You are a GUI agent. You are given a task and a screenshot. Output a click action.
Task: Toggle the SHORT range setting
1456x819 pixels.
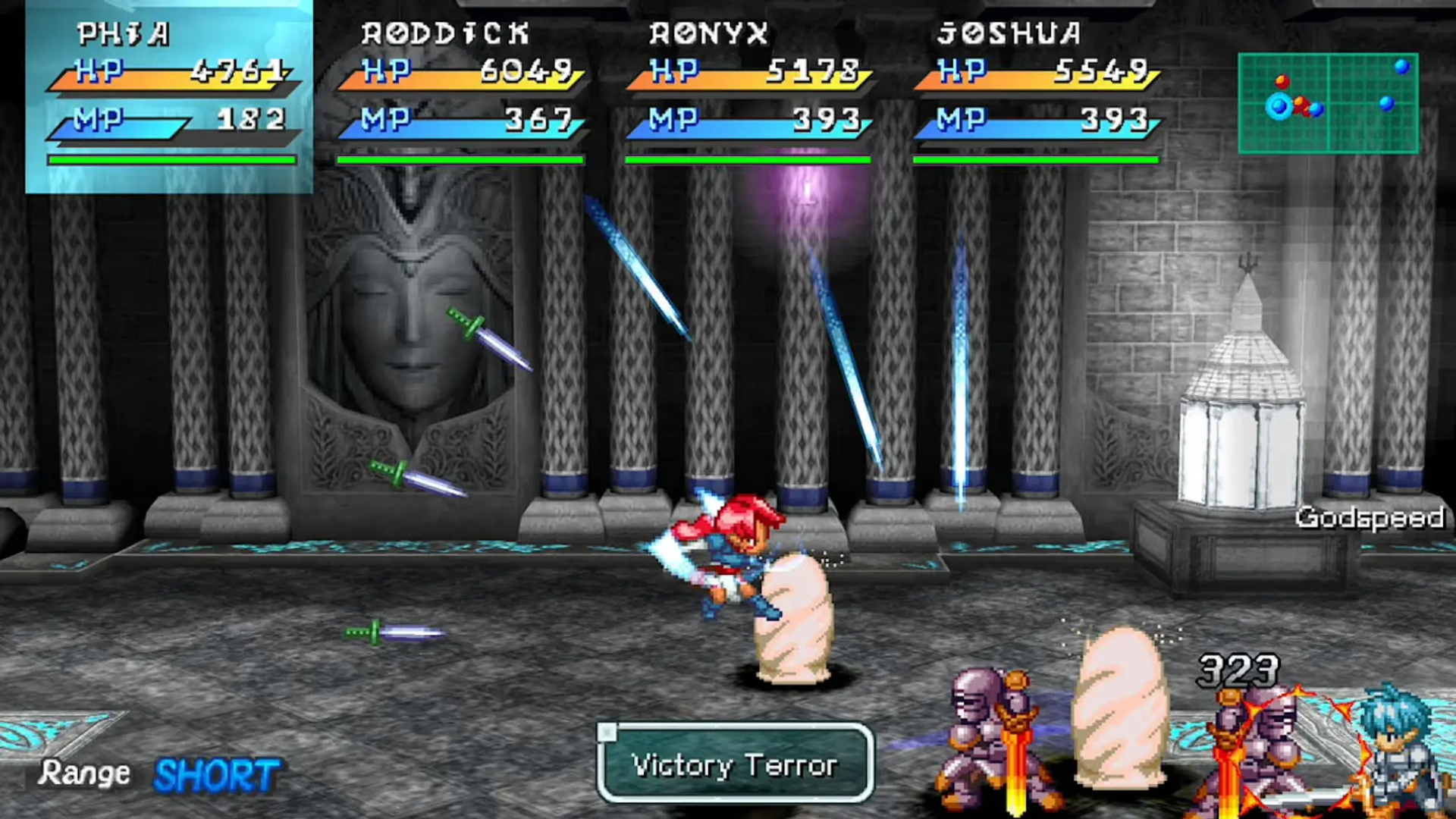tap(217, 775)
